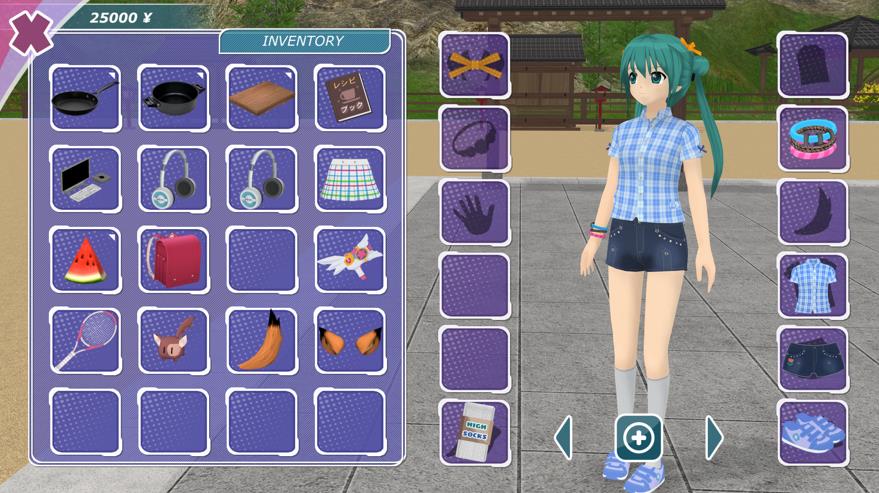The width and height of the screenshot is (879, 493).
Task: Choose the equipped denim shorts slot
Action: [813, 359]
